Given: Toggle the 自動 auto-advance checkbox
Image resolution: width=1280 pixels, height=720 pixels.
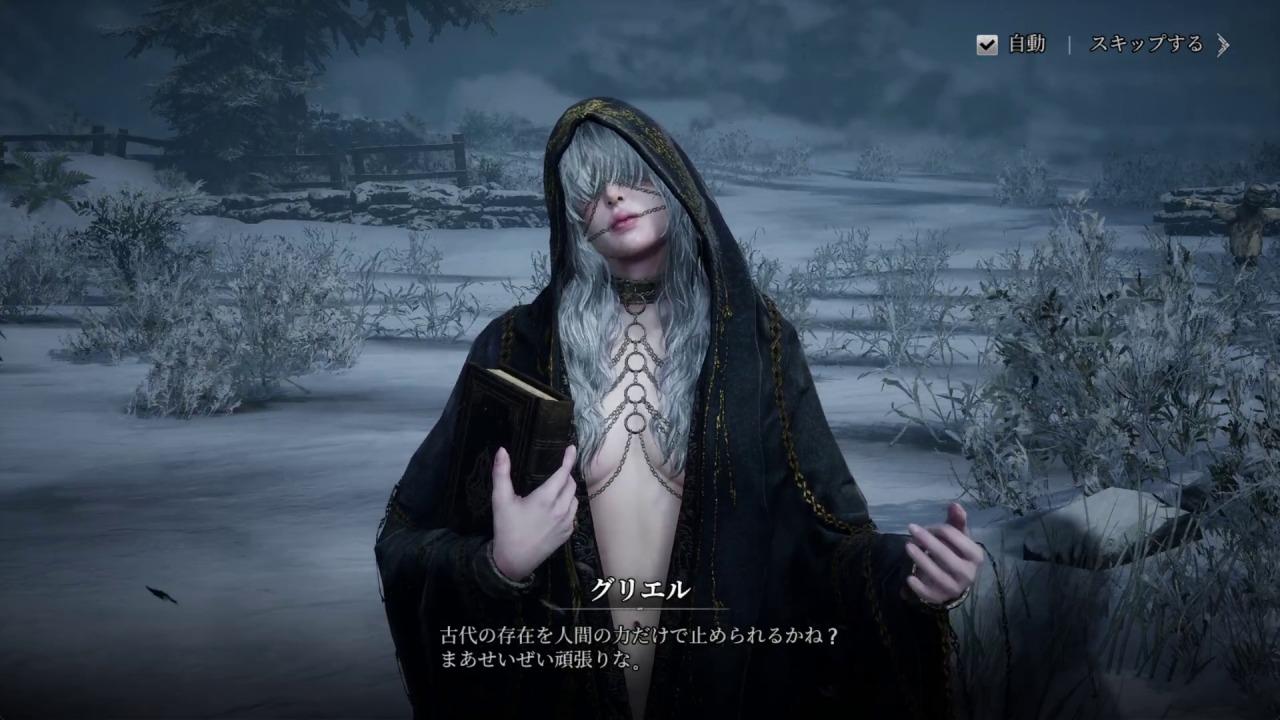Looking at the screenshot, I should 987,45.
